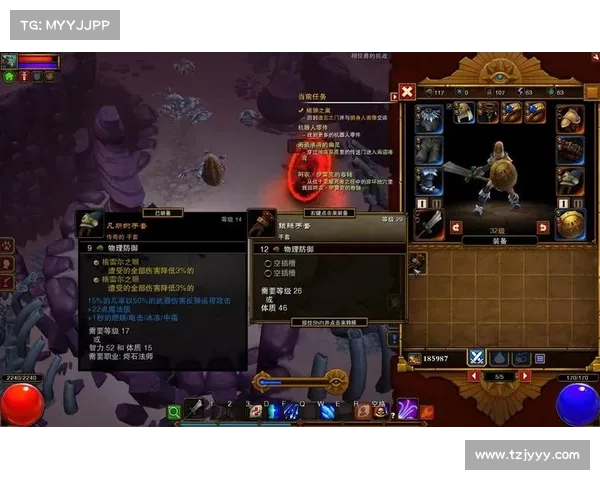Choose the equipped gloves slot
The width and height of the screenshot is (600, 480).
tap(571, 150)
